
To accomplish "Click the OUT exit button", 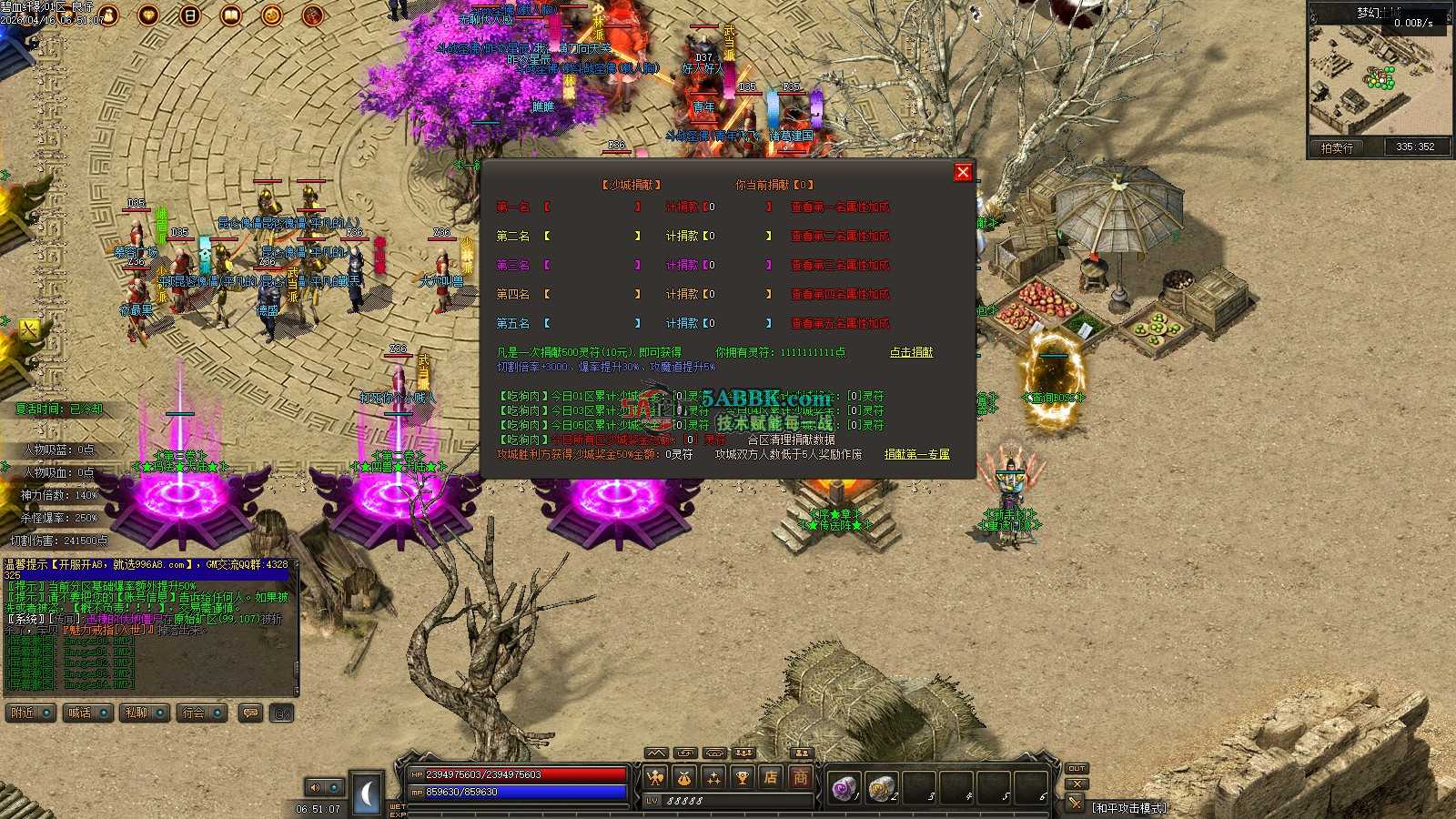I will point(1077,769).
